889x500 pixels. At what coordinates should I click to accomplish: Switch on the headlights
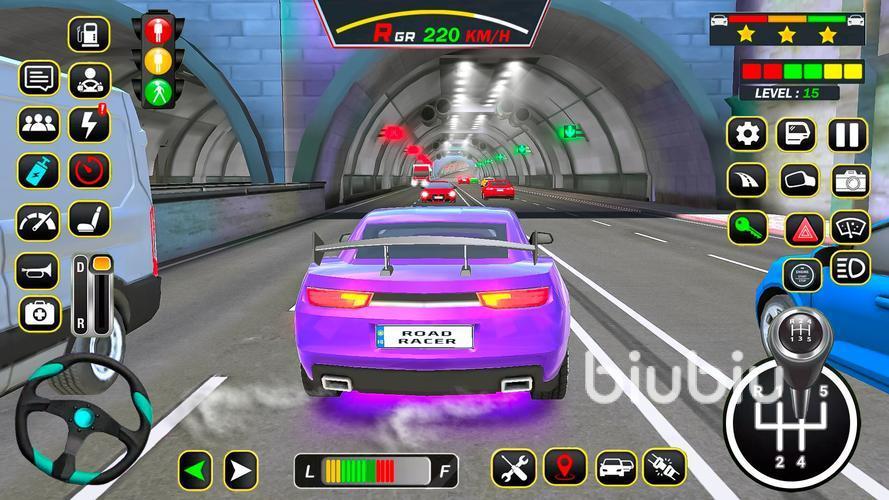(x=851, y=269)
